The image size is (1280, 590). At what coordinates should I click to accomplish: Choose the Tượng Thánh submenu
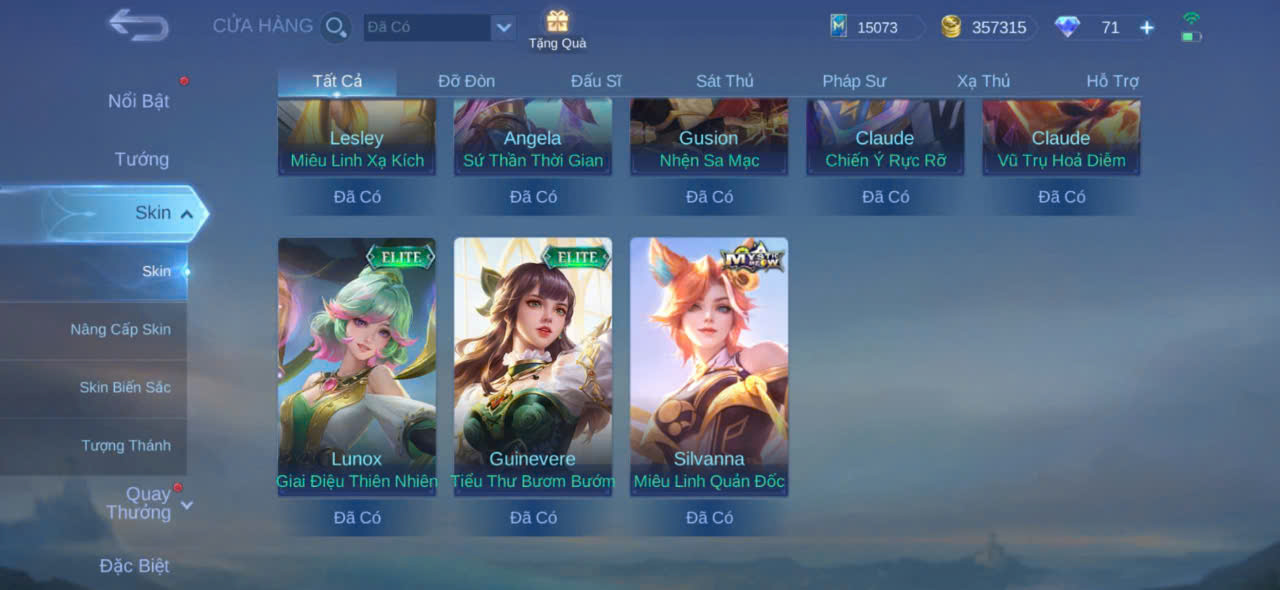126,445
